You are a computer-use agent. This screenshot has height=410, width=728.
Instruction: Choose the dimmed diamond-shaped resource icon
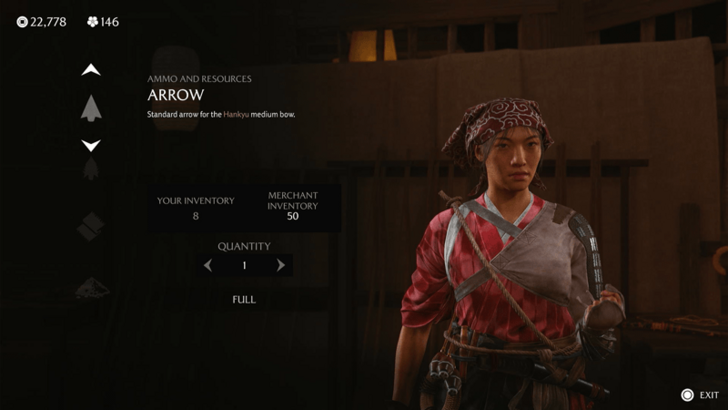click(x=91, y=227)
